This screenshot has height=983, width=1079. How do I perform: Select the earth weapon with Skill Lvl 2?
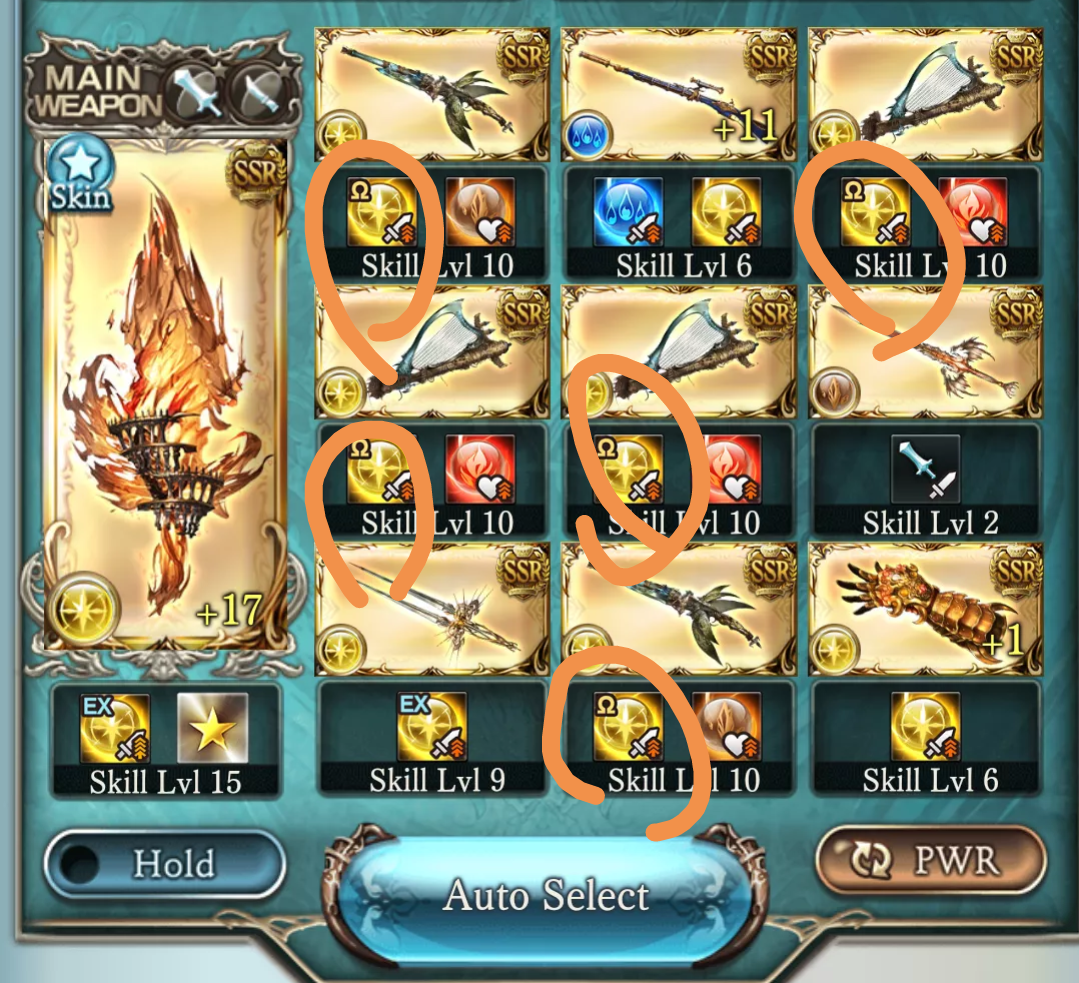coord(924,350)
